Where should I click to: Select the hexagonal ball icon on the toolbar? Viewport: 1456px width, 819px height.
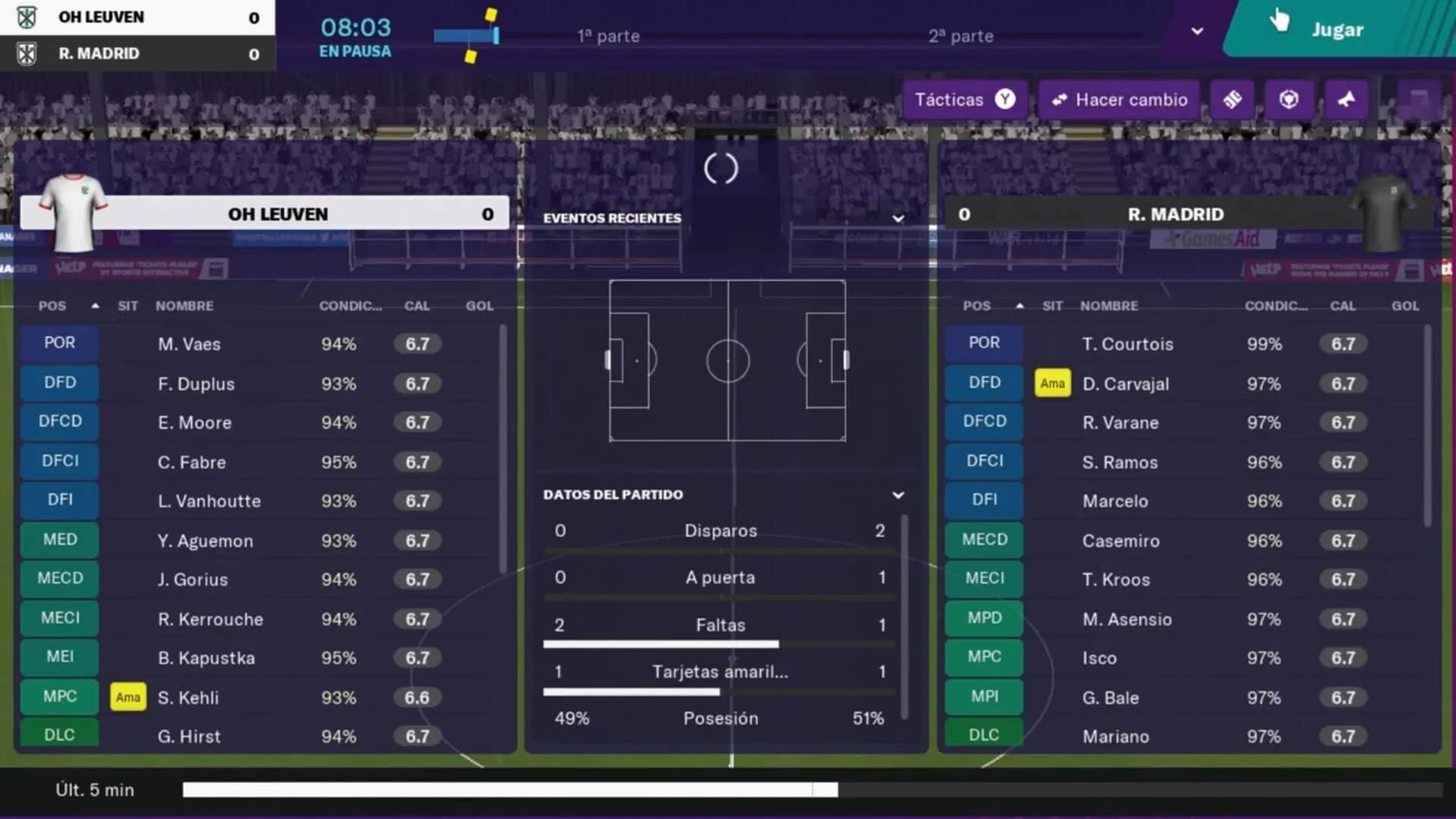(1289, 99)
